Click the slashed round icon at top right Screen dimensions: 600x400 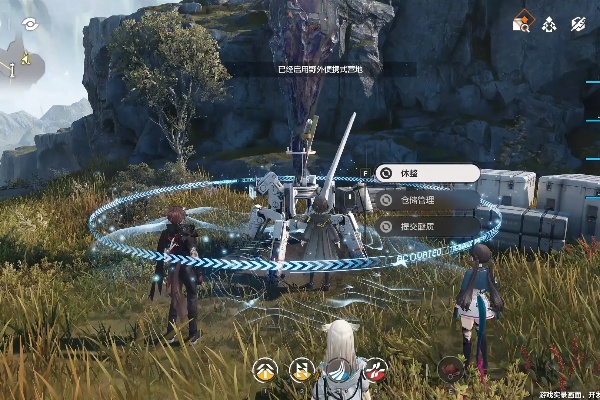click(x=577, y=22)
